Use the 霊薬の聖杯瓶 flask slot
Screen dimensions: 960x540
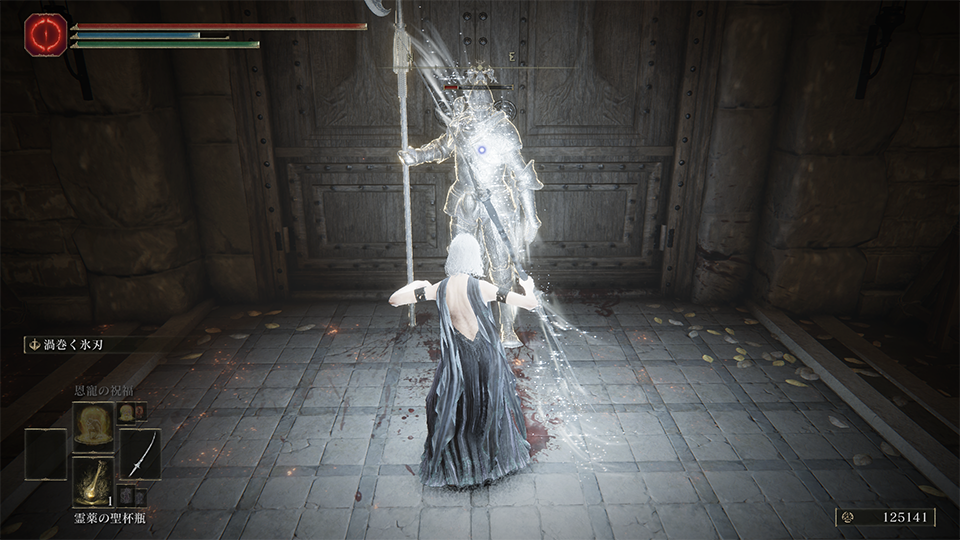tap(93, 483)
